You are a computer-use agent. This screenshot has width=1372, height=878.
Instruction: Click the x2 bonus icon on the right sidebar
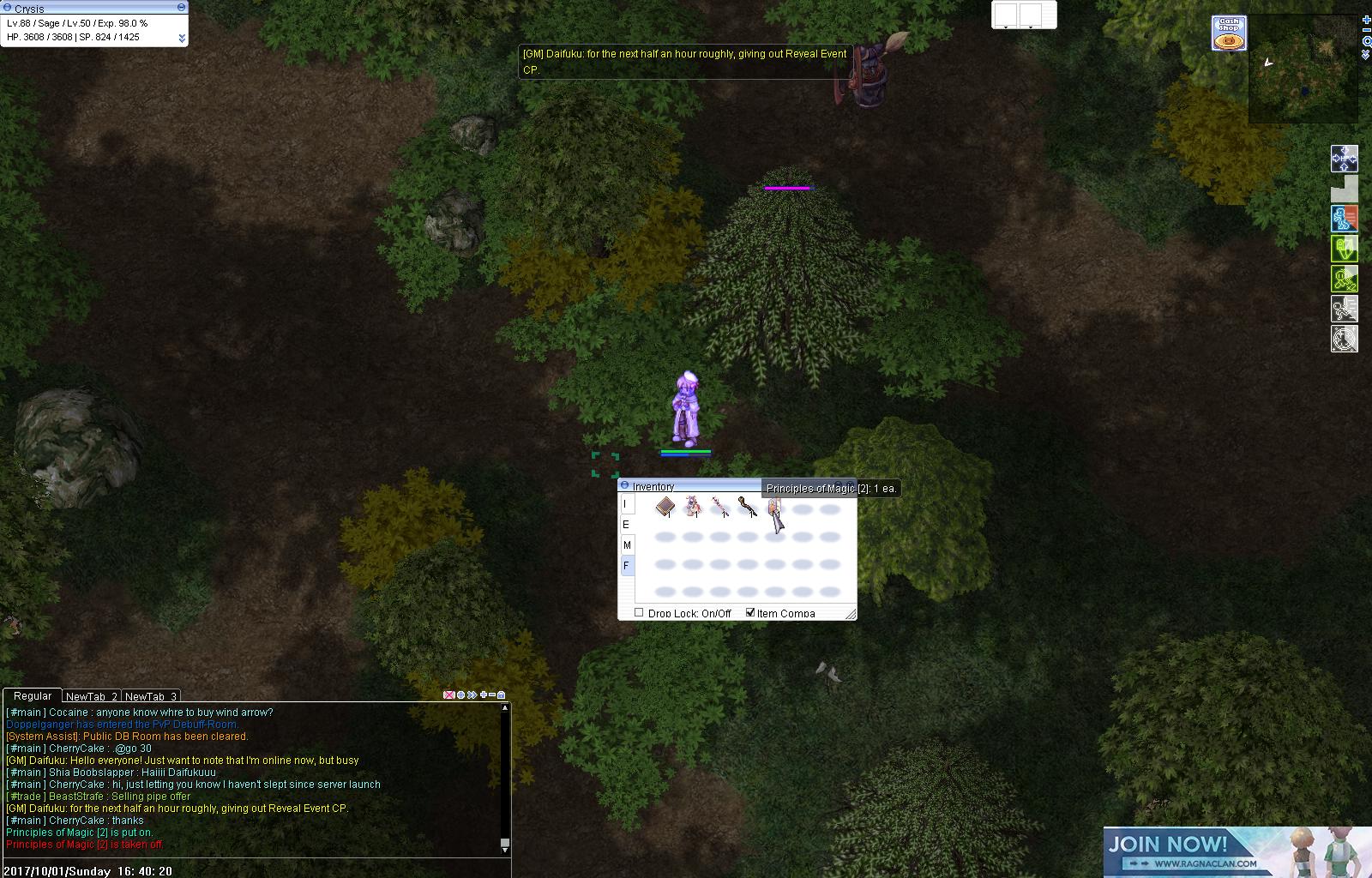tap(1344, 279)
